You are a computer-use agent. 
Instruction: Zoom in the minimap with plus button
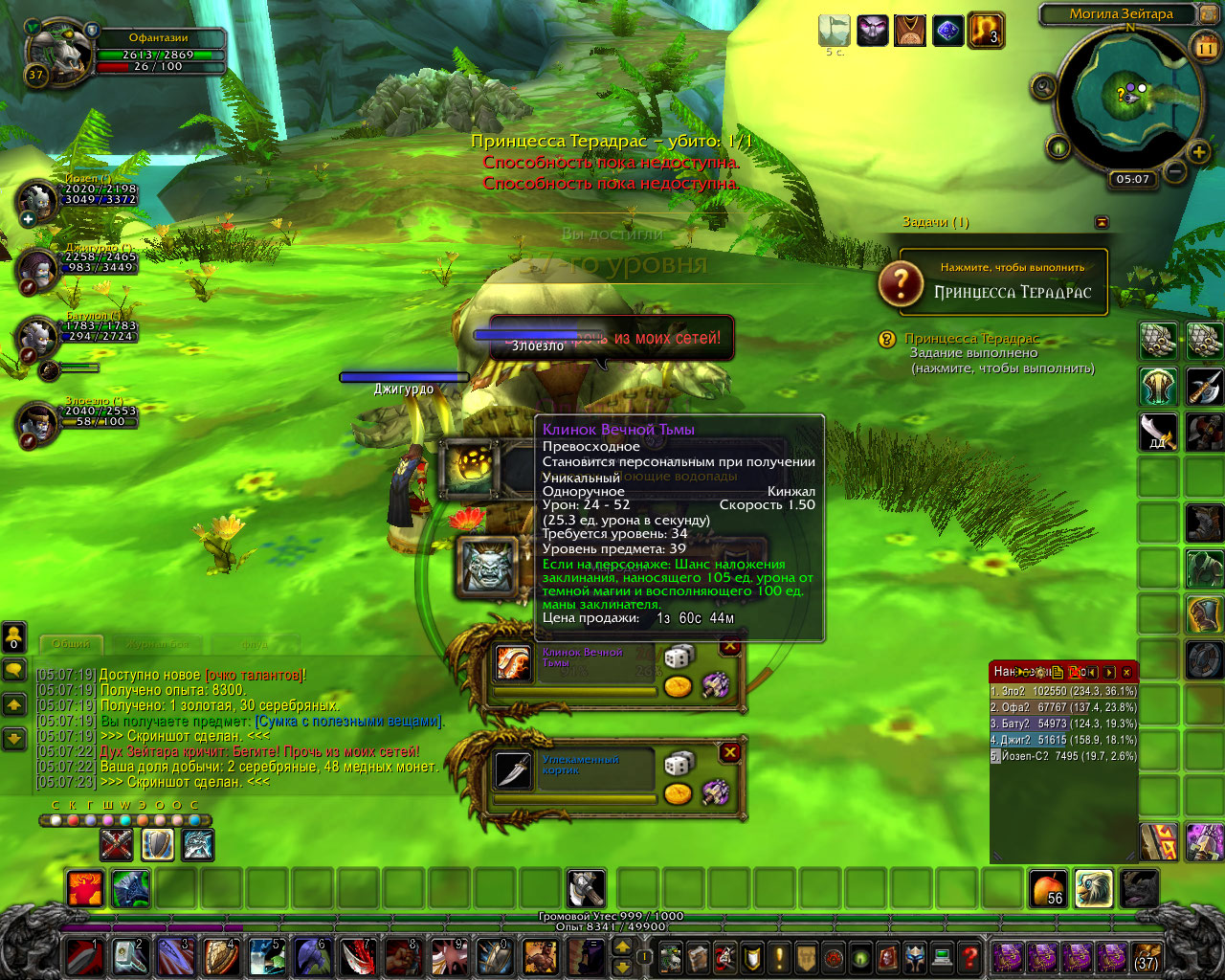click(x=1198, y=152)
